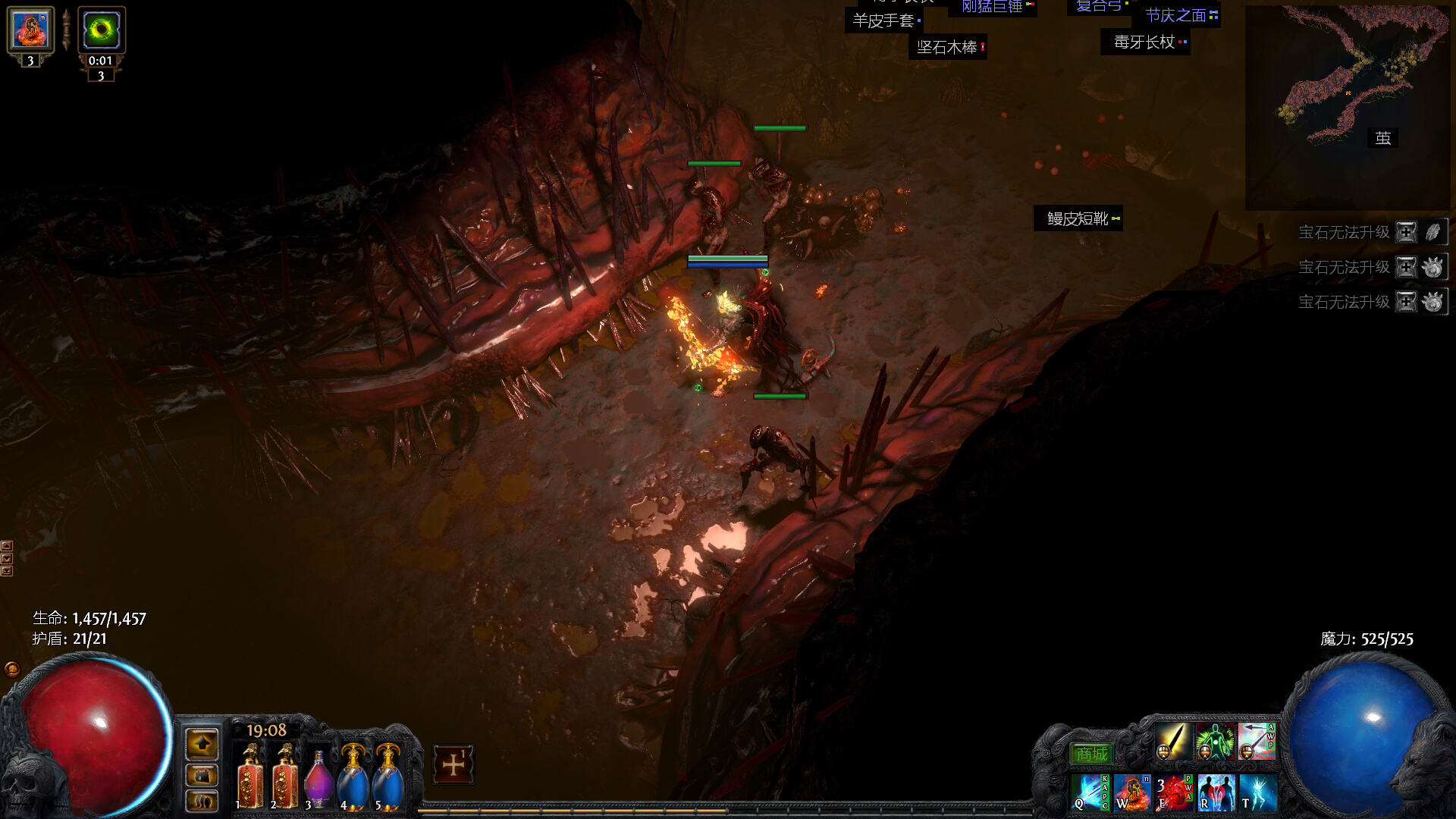Trigger the E red burst skill
The image size is (1456, 819).
(x=1173, y=792)
